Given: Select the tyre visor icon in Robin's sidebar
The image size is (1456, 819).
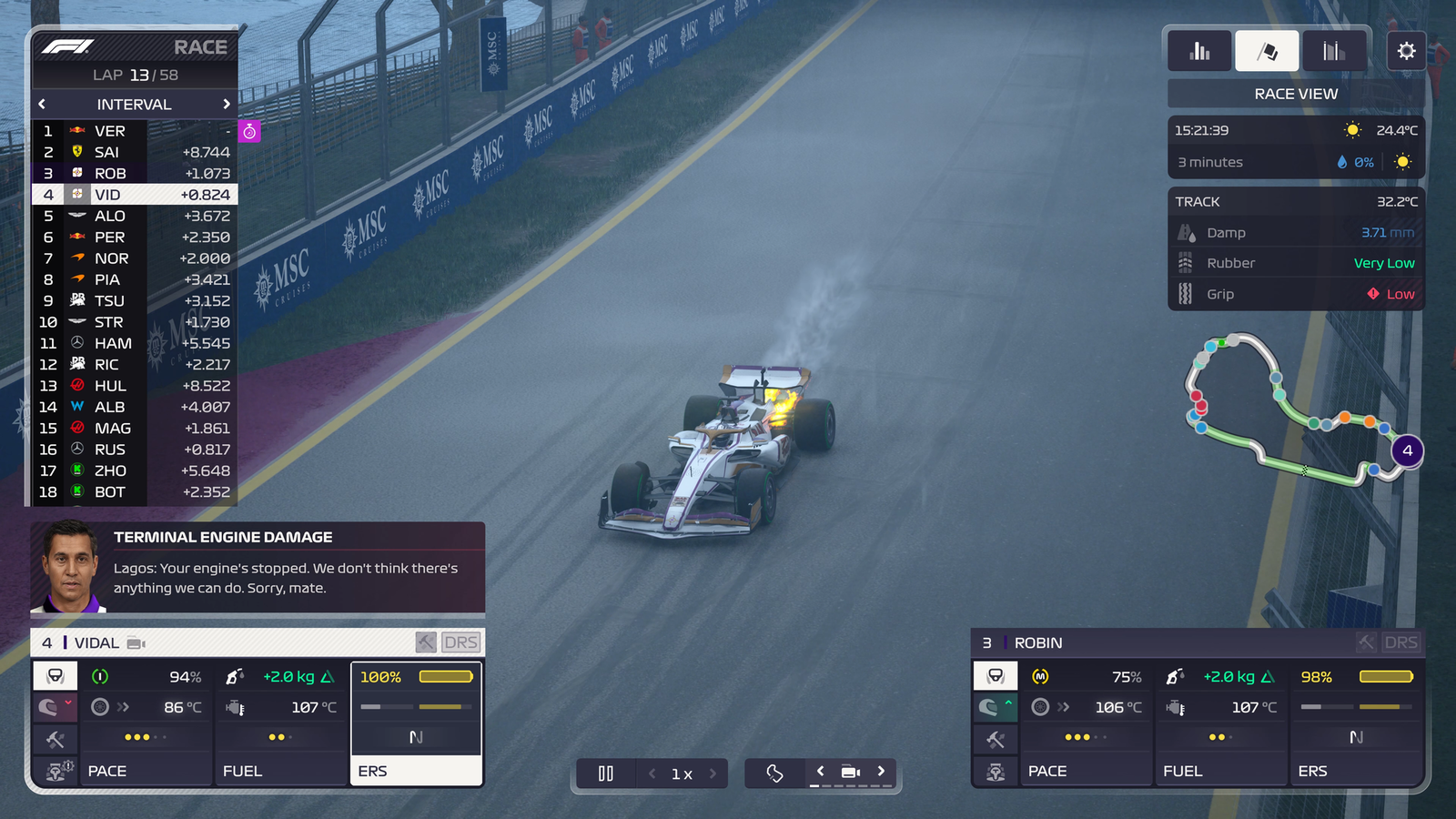Looking at the screenshot, I should coord(995,675).
